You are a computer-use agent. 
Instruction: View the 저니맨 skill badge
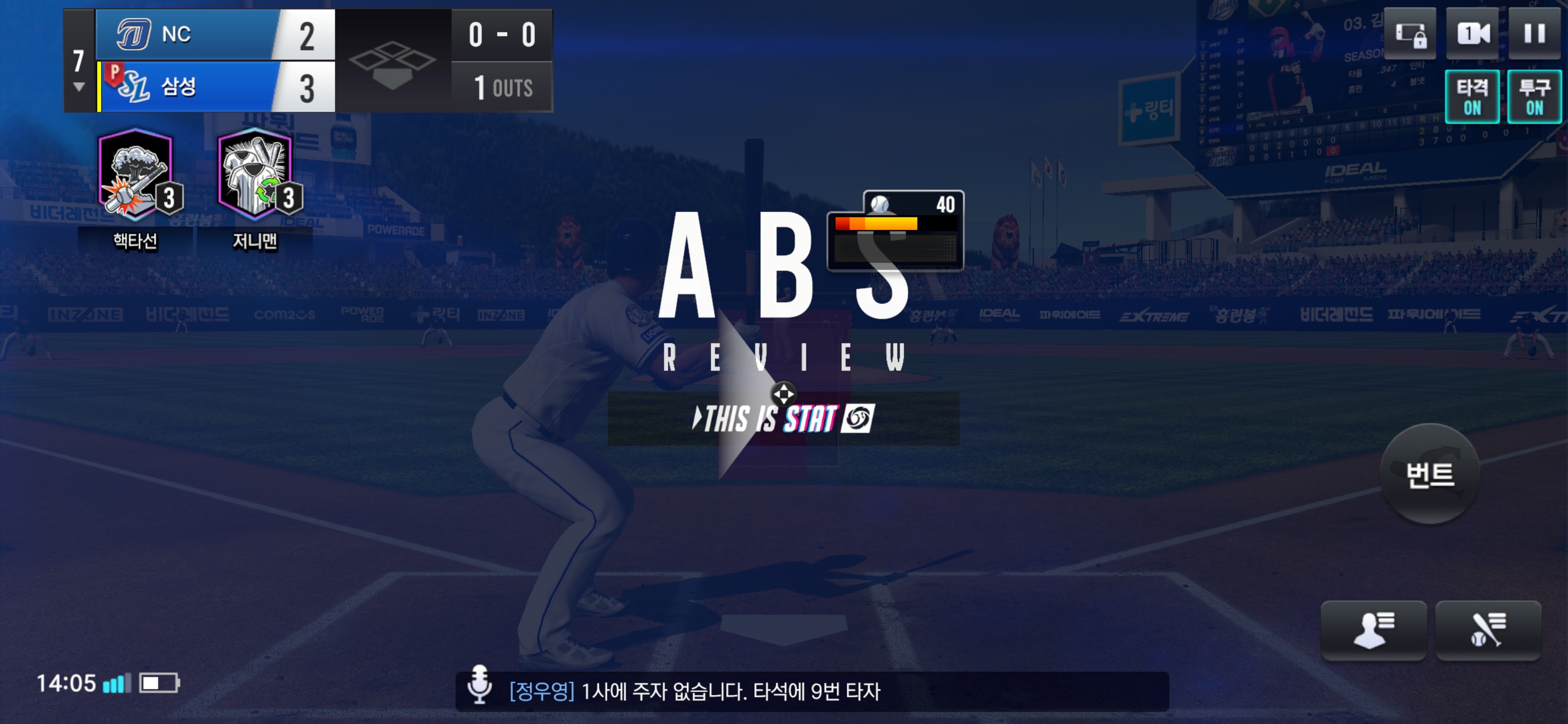pos(256,175)
